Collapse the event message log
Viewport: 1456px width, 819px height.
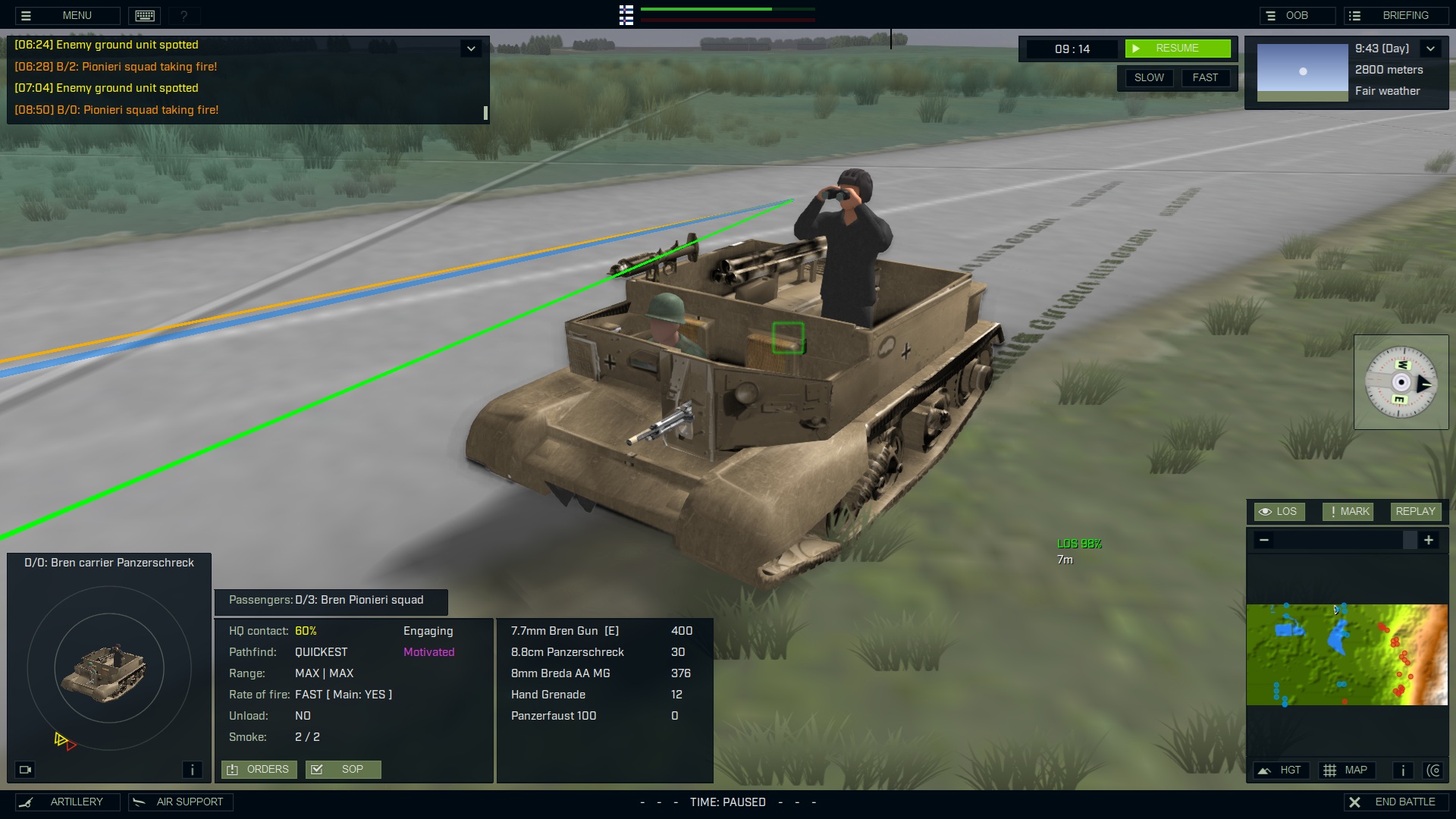471,48
